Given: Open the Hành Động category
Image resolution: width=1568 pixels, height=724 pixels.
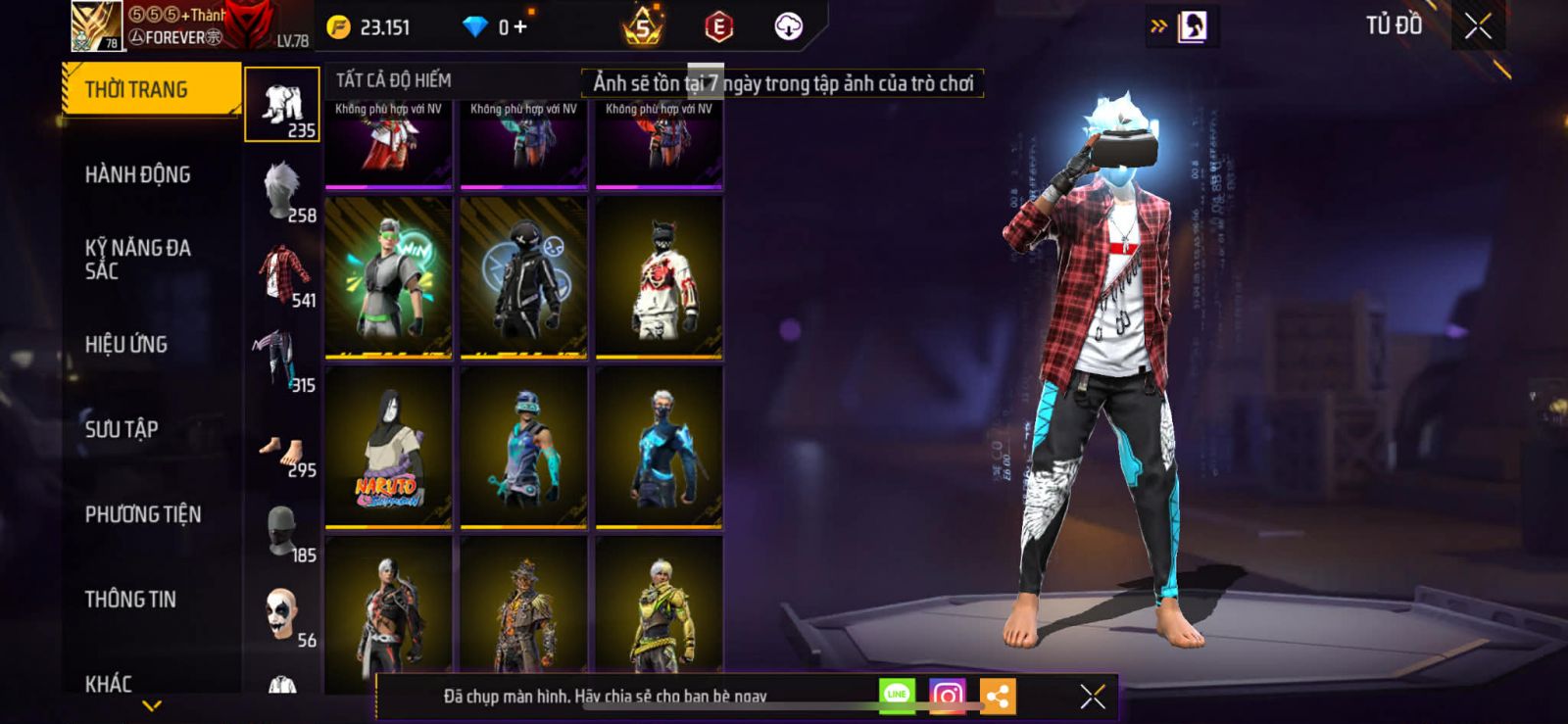Looking at the screenshot, I should tap(138, 175).
